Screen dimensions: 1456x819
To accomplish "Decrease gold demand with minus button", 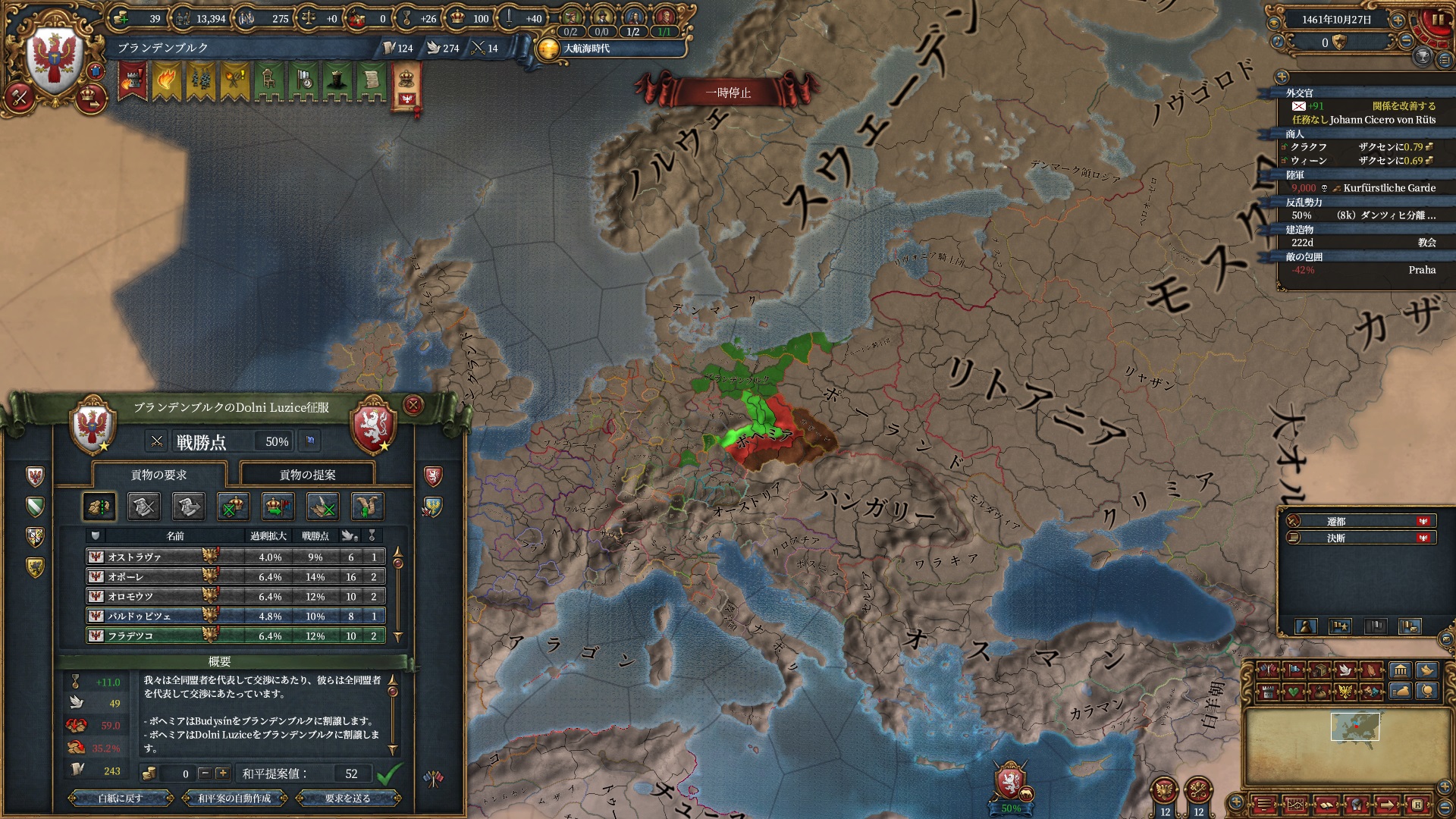I will [x=205, y=773].
